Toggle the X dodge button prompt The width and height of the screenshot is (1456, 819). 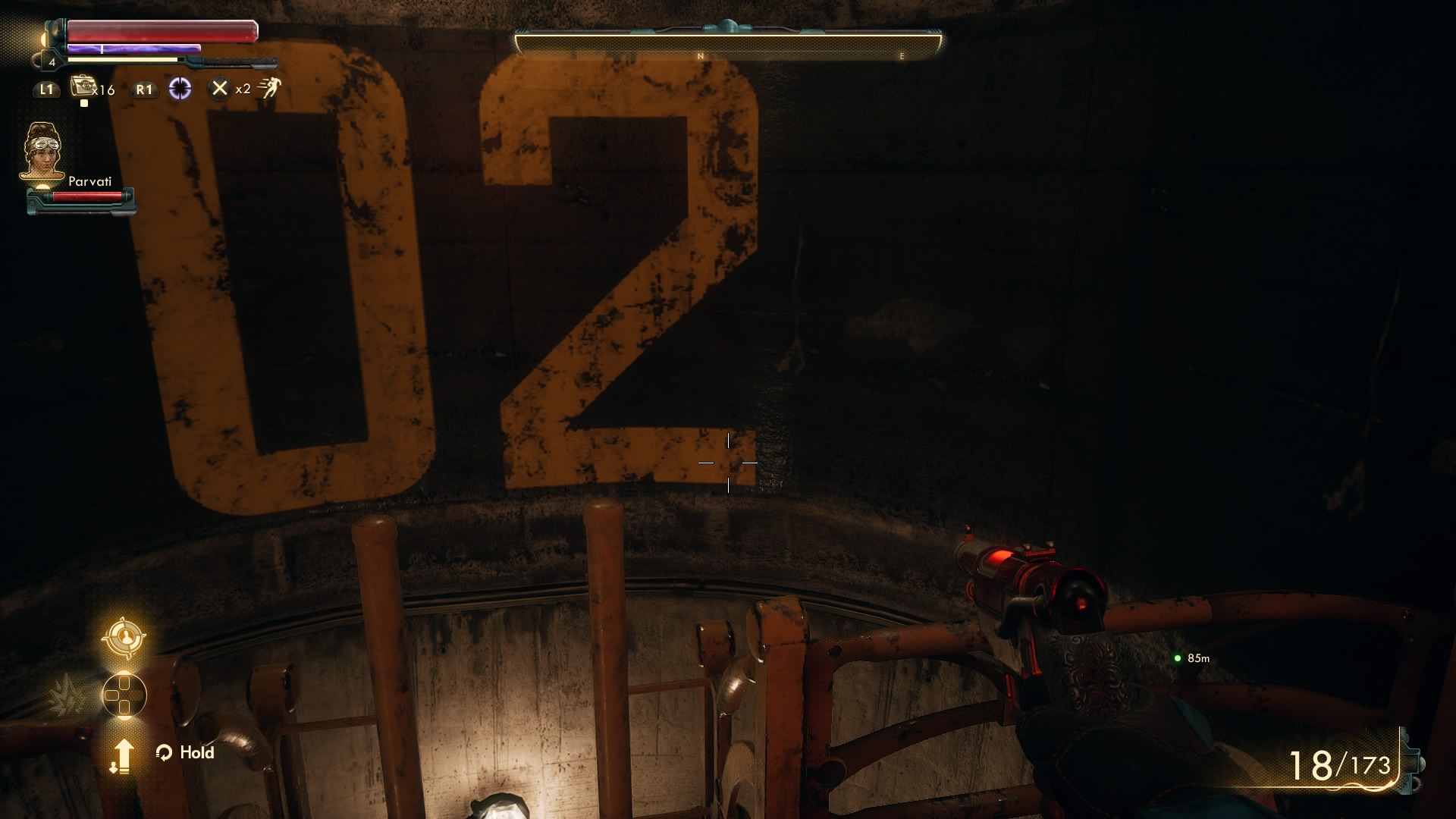[220, 89]
